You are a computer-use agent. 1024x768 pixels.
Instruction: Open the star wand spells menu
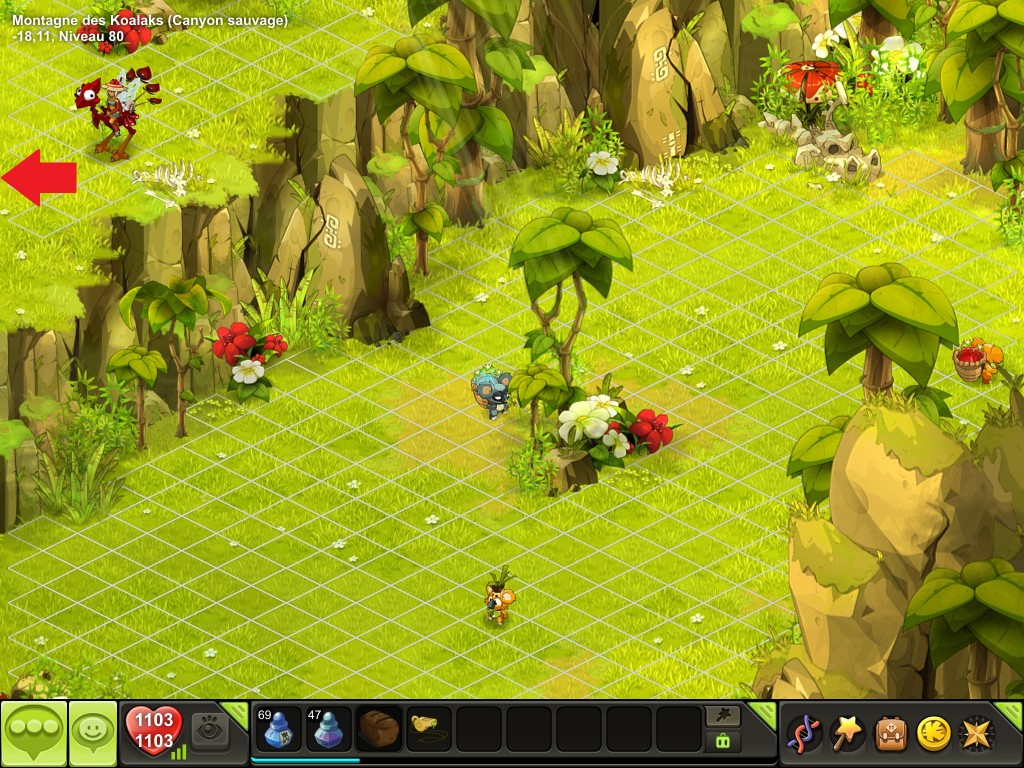coord(847,733)
